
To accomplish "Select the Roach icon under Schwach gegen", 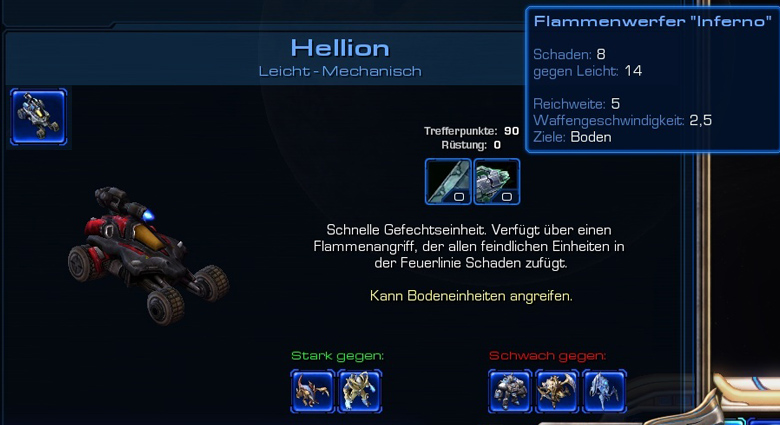I will 557,391.
